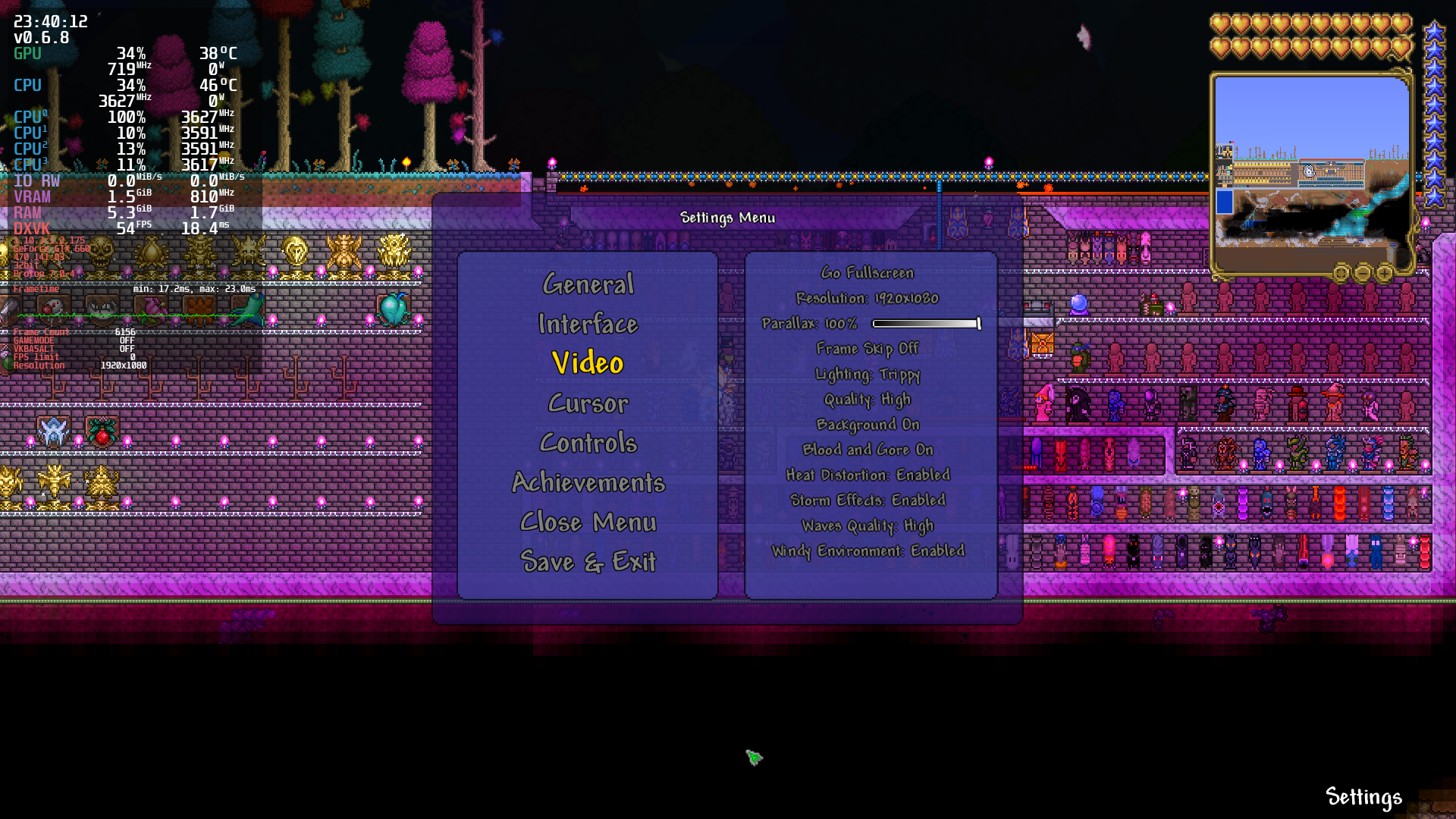
Task: Disable Heat Distortion
Action: (x=868, y=475)
